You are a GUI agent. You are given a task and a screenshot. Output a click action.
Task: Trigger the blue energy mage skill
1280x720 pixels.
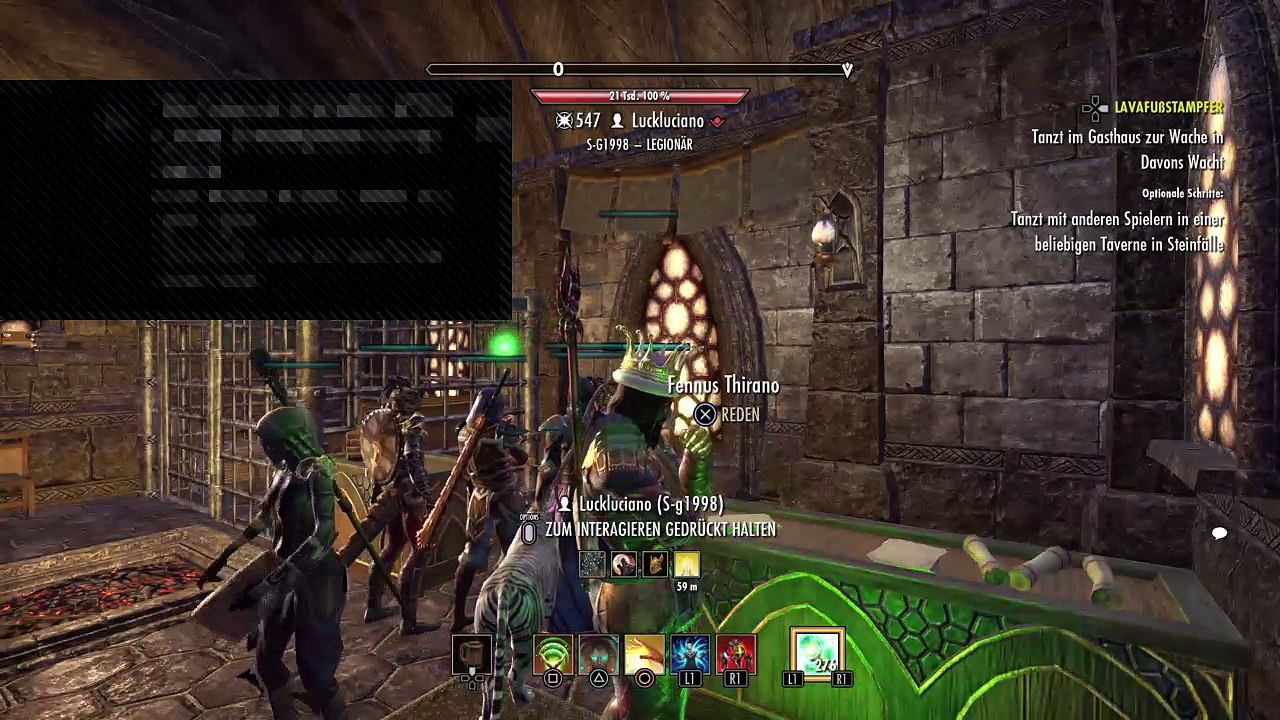pyautogui.click(x=690, y=654)
